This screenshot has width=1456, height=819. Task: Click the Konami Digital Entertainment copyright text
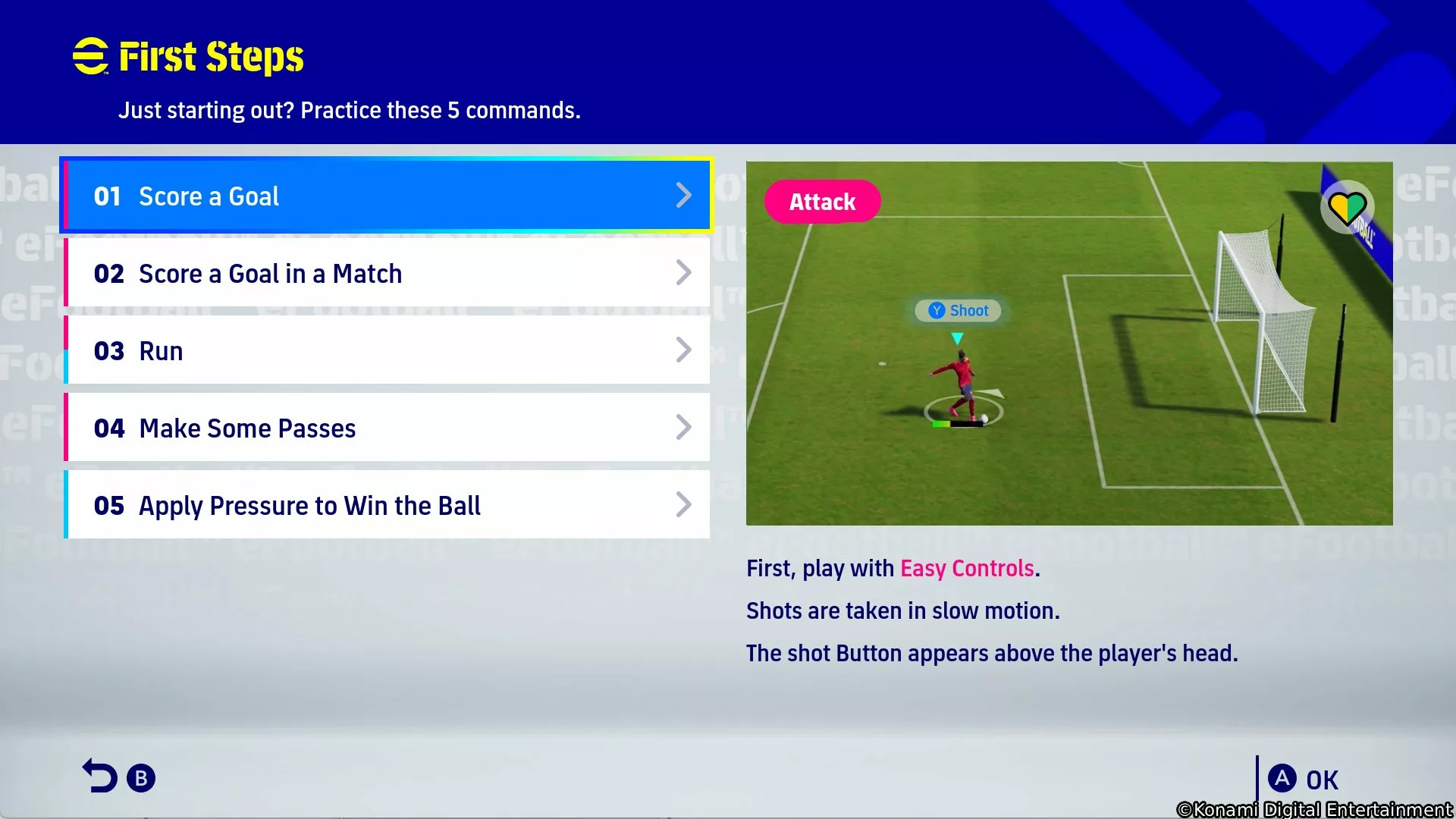[1314, 808]
